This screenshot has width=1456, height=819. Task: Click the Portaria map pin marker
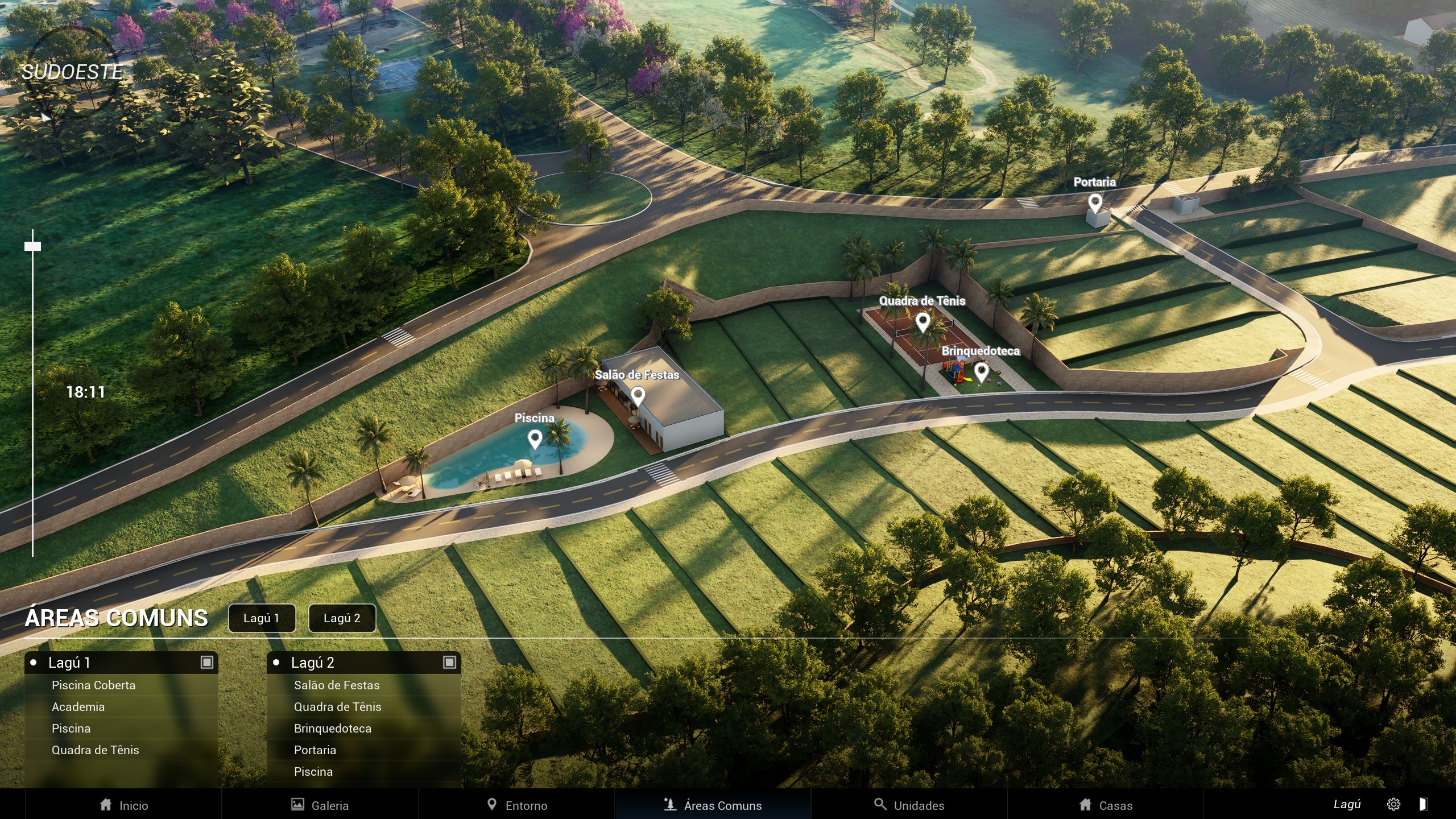[1095, 202]
